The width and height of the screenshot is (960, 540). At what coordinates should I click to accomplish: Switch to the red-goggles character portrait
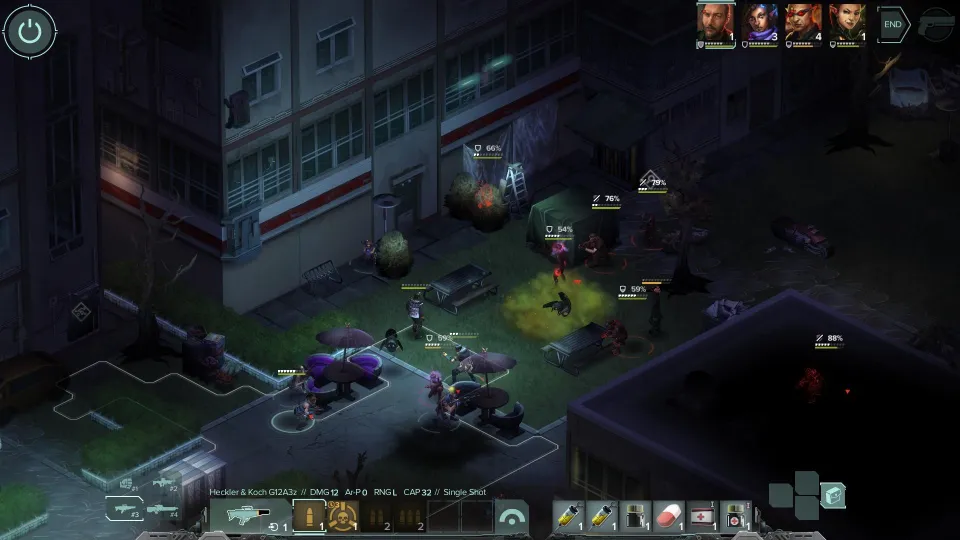[802, 22]
